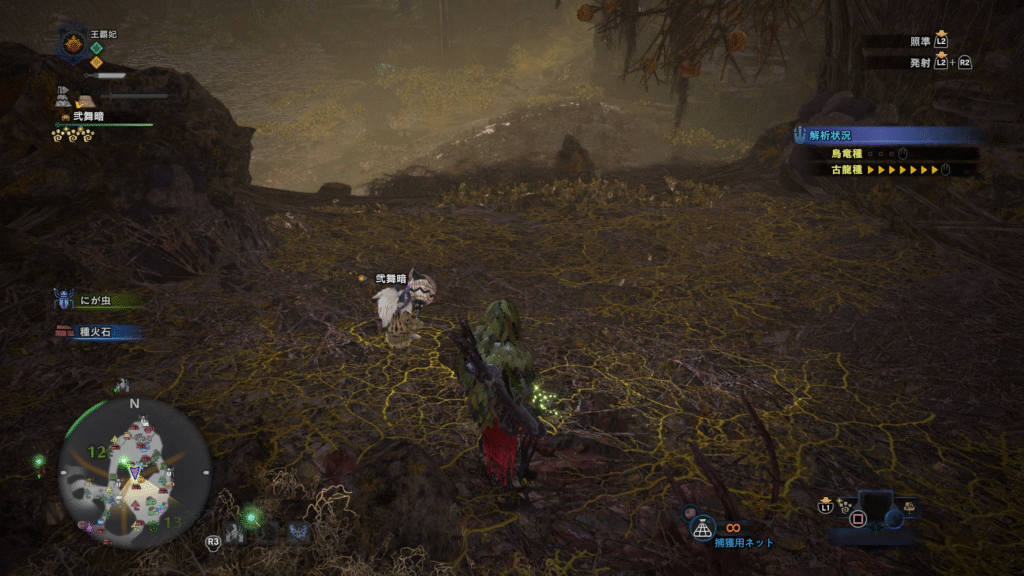1024x576 pixels.
Task: Click the にが虫 bitterbug pickup entry
Action: pyautogui.click(x=98, y=299)
